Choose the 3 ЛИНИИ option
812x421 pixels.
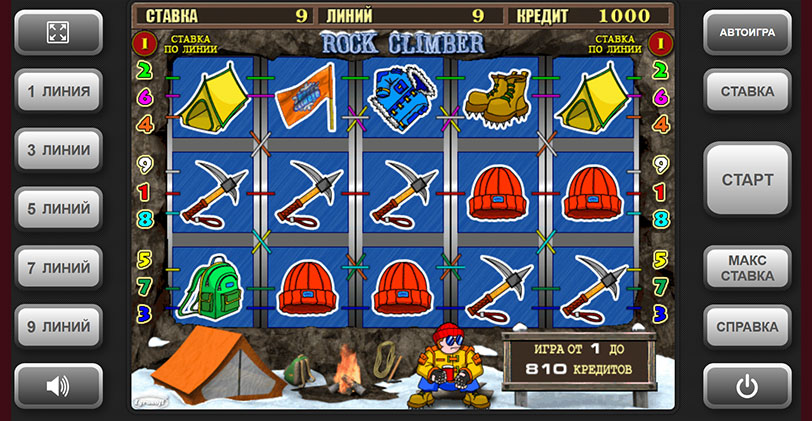point(59,150)
